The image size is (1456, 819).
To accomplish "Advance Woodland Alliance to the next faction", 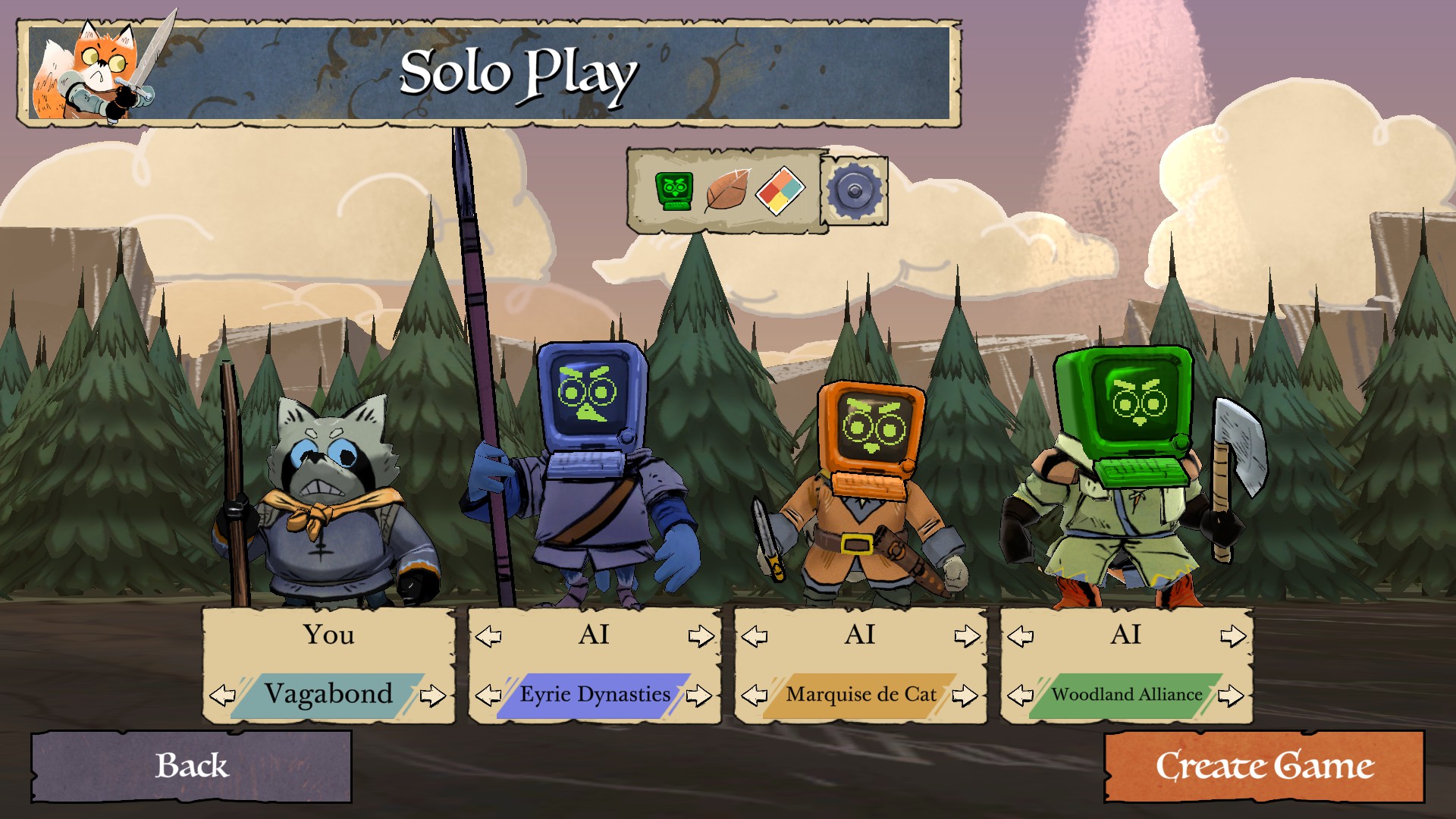I will point(1232,695).
